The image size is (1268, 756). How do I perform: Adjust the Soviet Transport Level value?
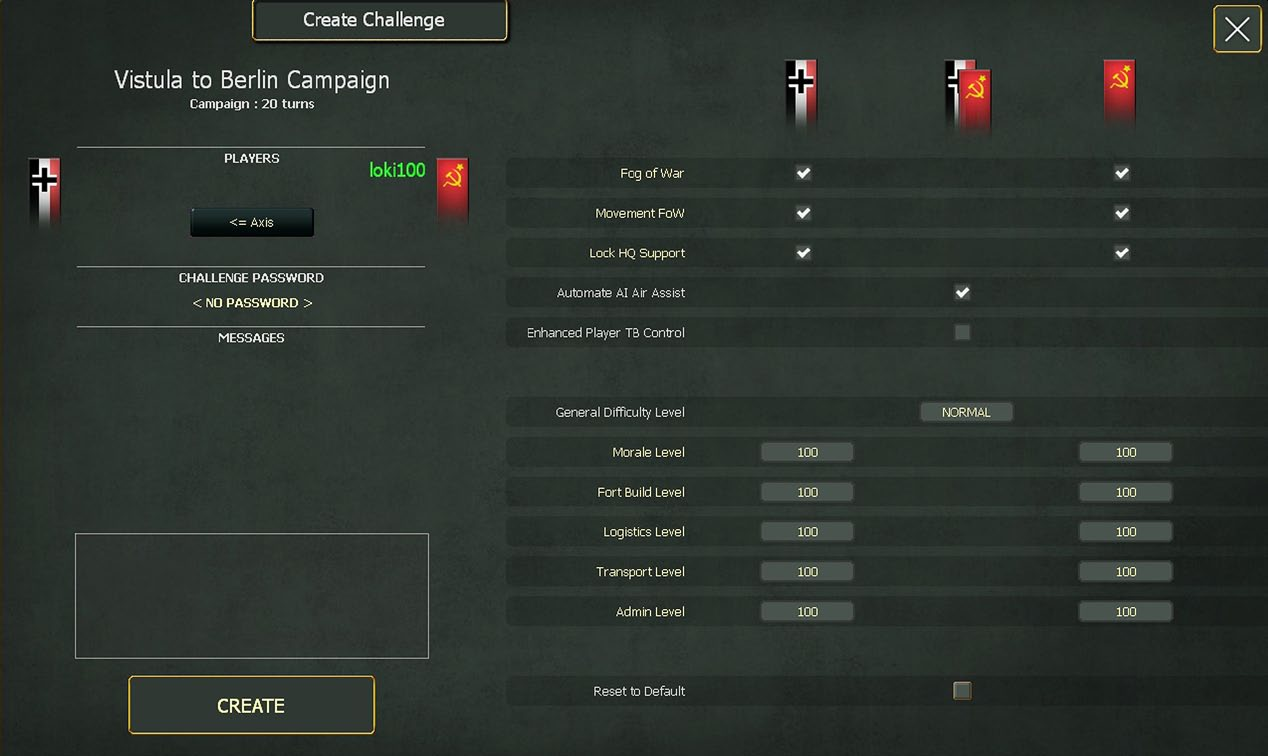click(1125, 572)
